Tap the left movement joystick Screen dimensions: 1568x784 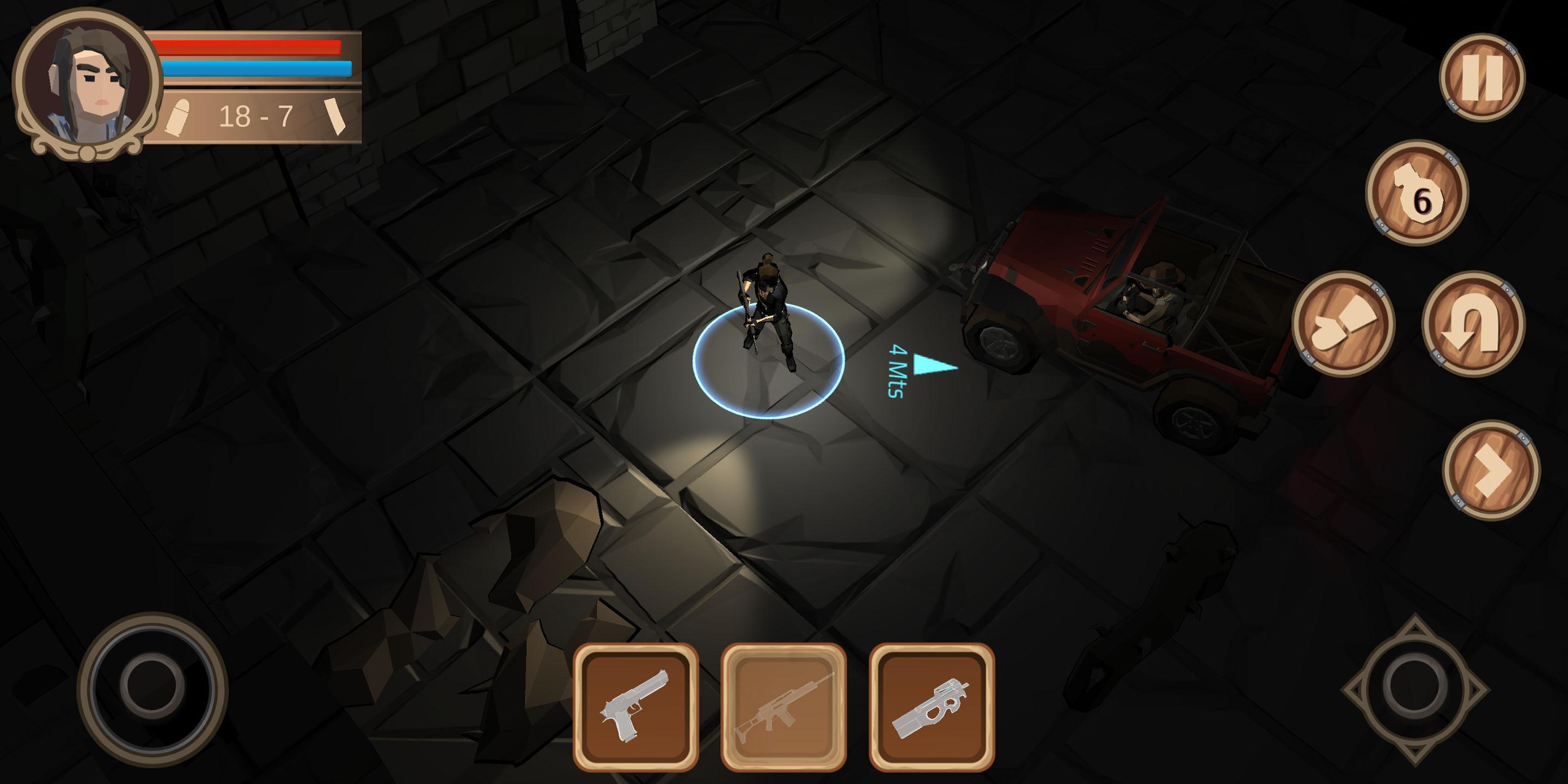(152, 687)
